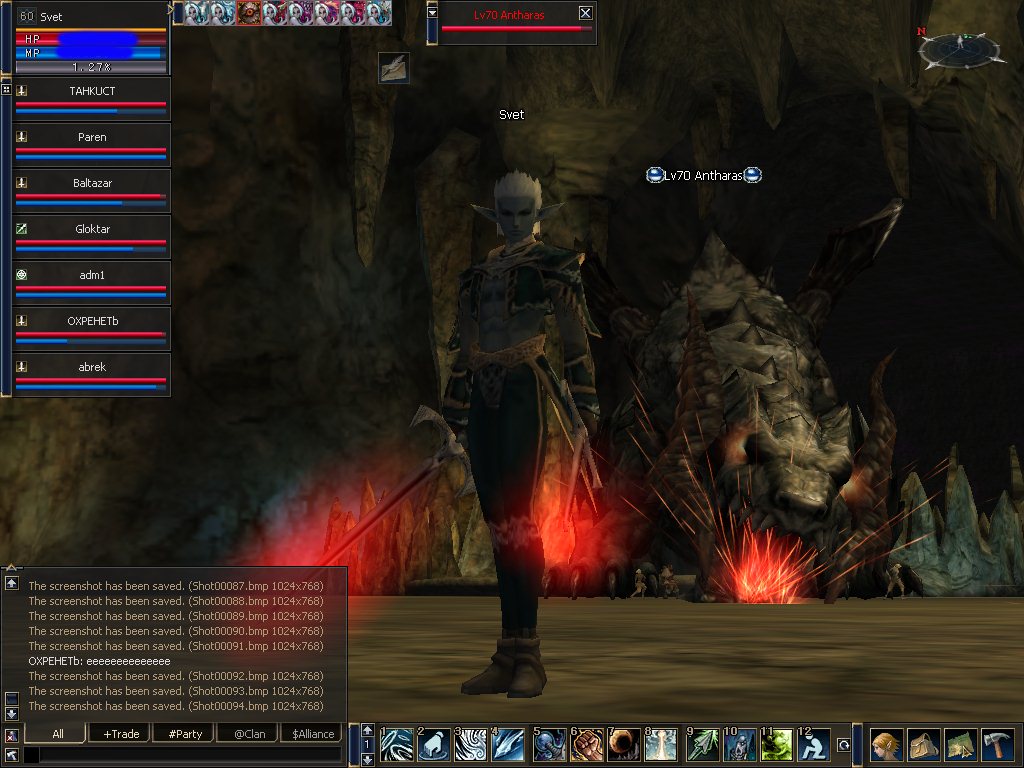Use the fist skill in slot 6

[586, 745]
